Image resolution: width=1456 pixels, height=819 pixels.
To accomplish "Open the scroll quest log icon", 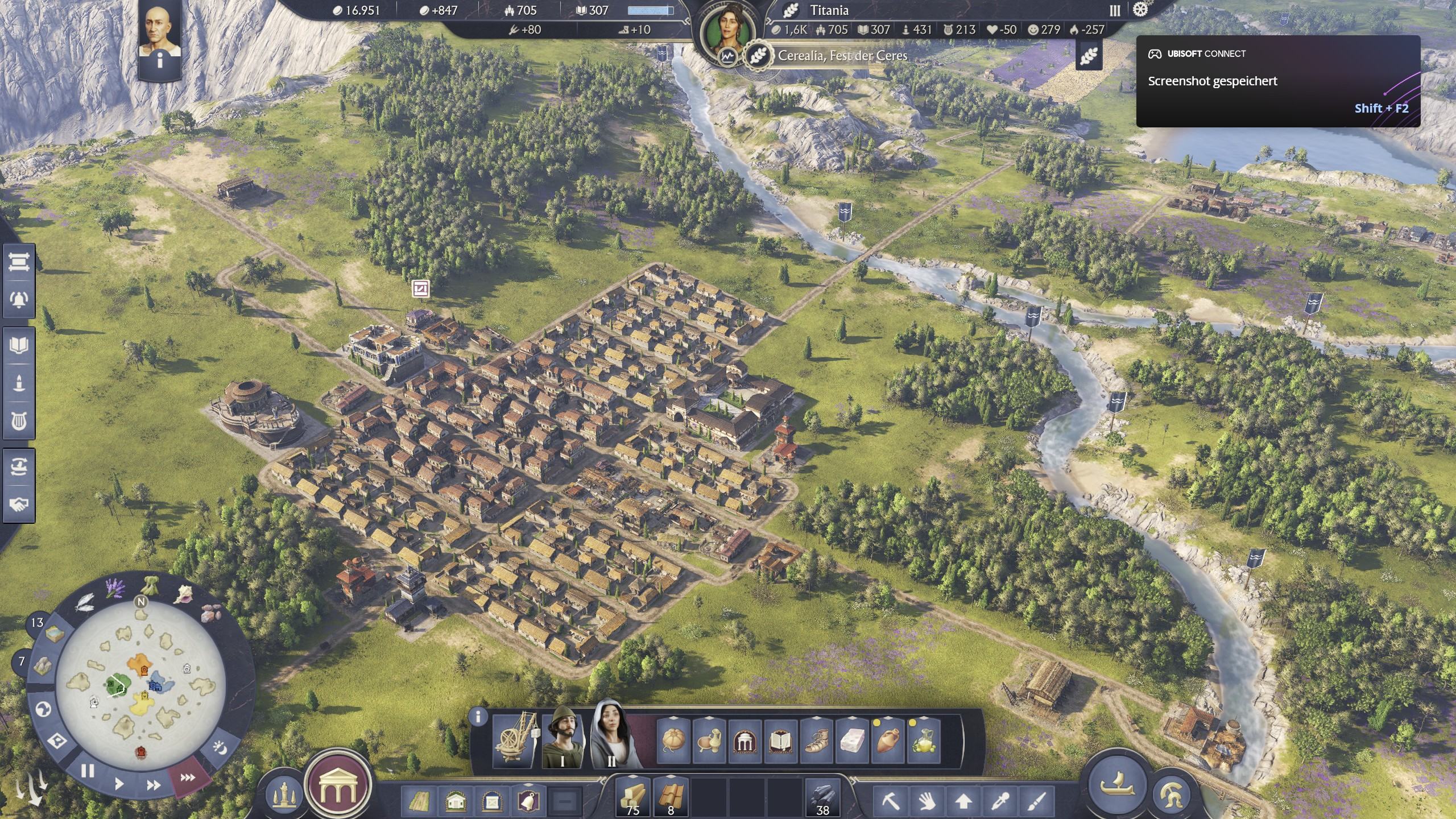I will [x=19, y=262].
